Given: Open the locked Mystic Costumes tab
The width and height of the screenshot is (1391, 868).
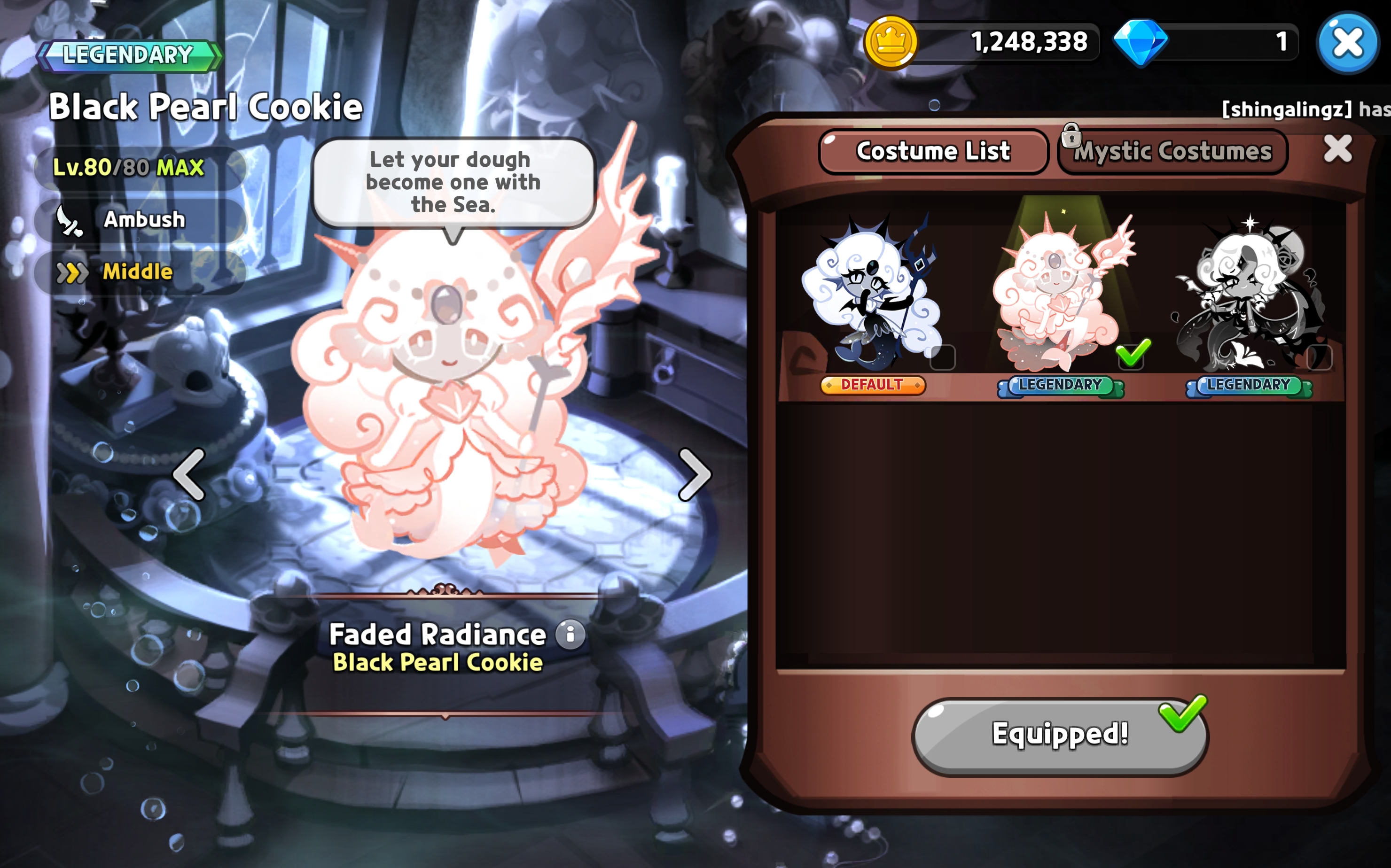Looking at the screenshot, I should point(1172,152).
